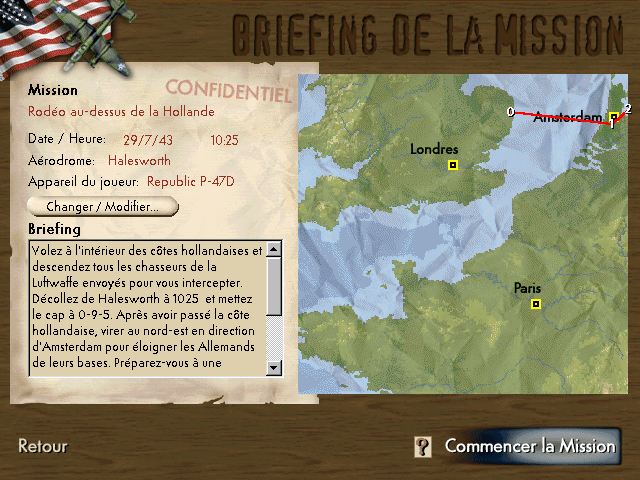
Task: Select the Londres marker on the map
Action: 453,165
